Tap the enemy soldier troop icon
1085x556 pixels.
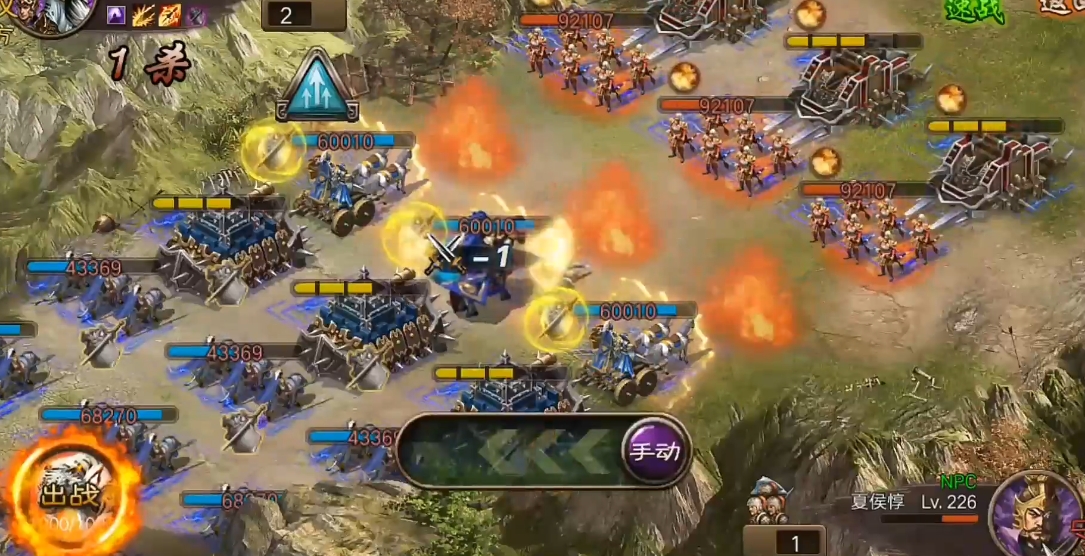pos(770,500)
